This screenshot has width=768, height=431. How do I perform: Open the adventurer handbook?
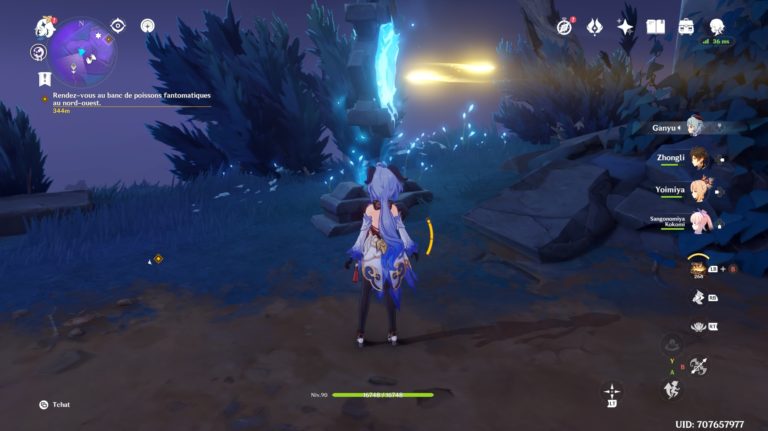click(x=656, y=27)
